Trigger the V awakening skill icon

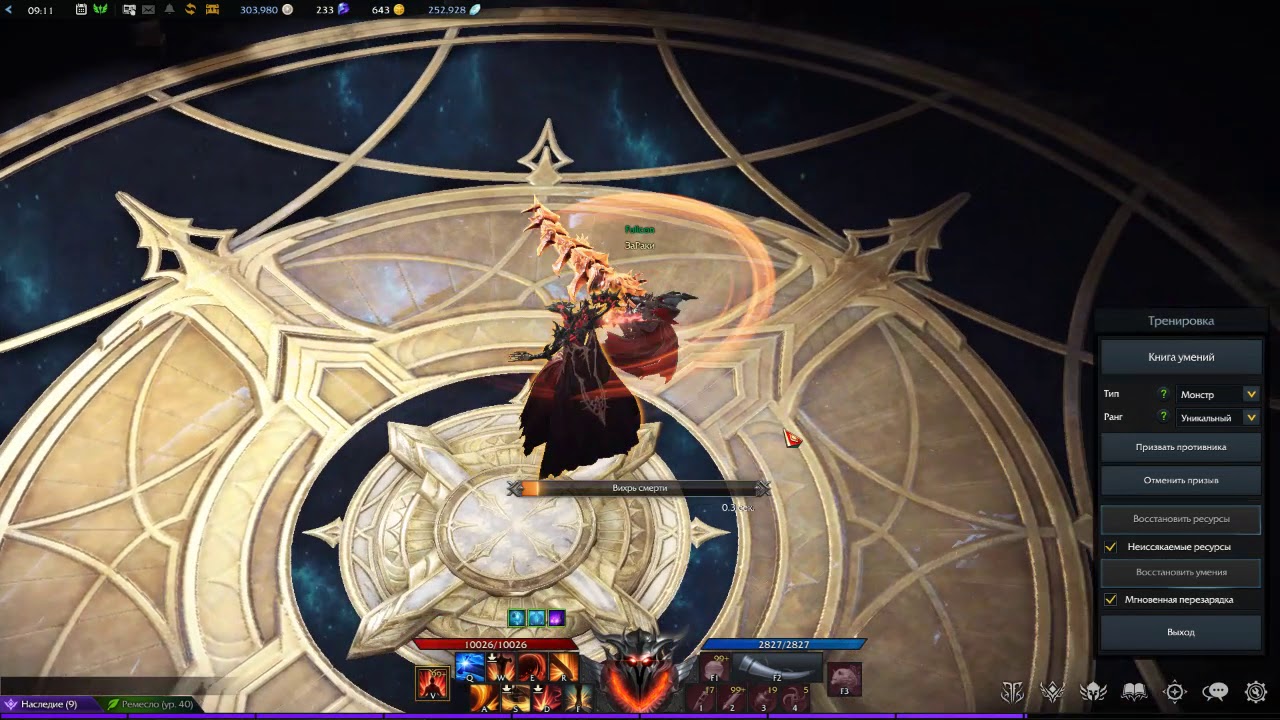pos(433,682)
